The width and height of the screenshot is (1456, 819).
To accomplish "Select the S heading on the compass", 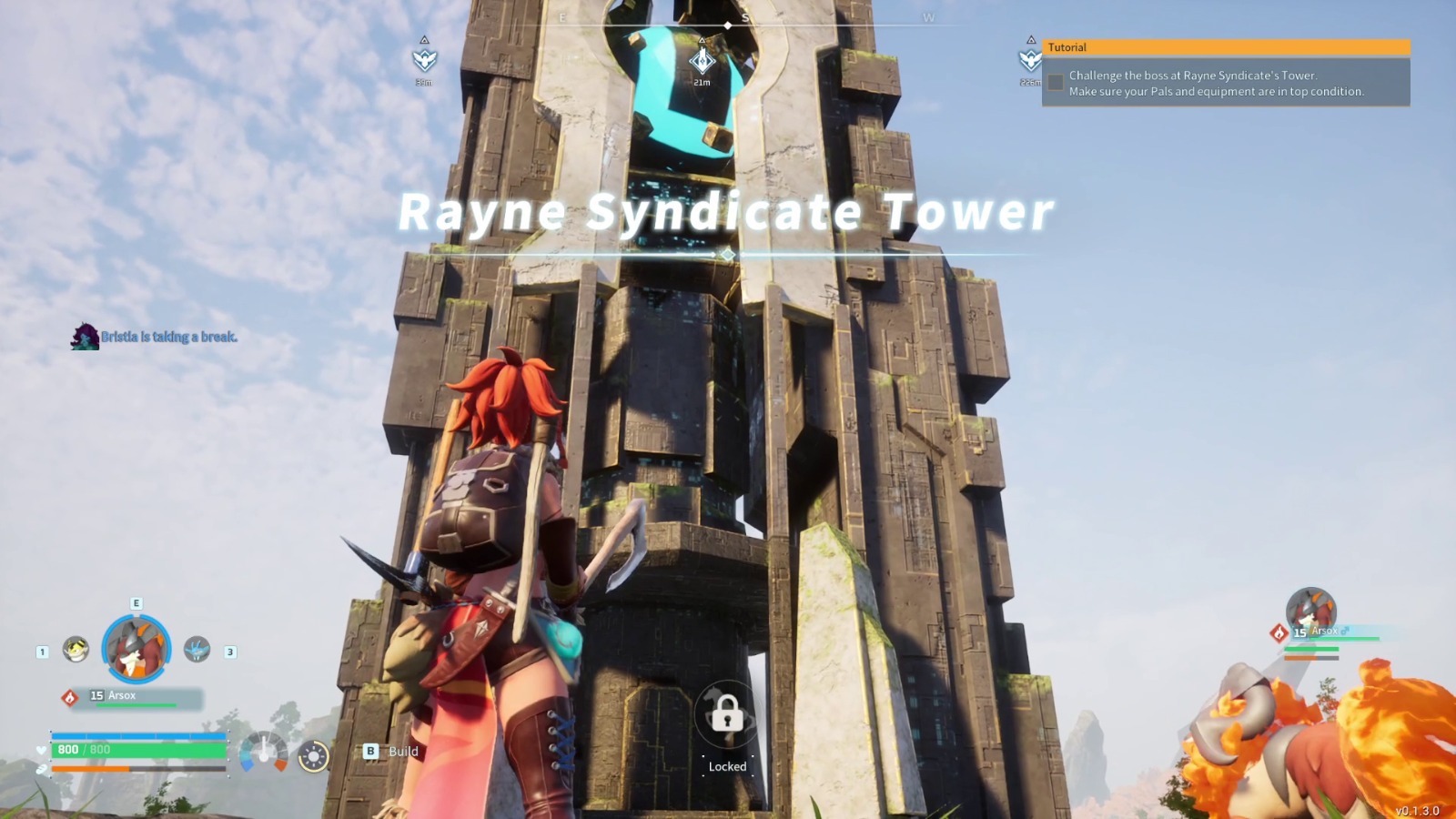I will (746, 16).
